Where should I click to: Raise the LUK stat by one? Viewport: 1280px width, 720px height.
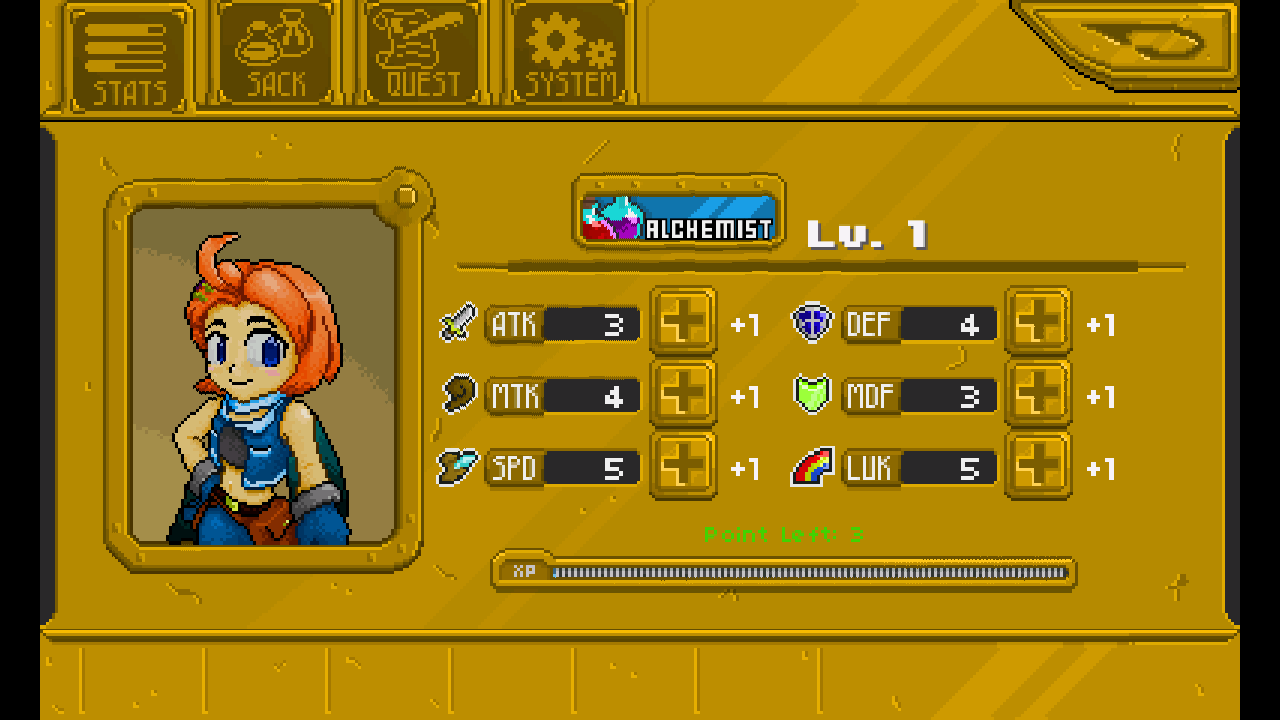1038,466
